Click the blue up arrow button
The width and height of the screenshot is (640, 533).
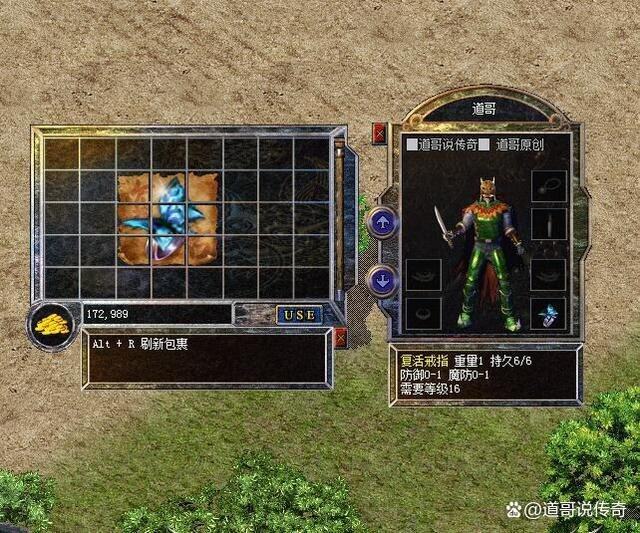(x=383, y=223)
